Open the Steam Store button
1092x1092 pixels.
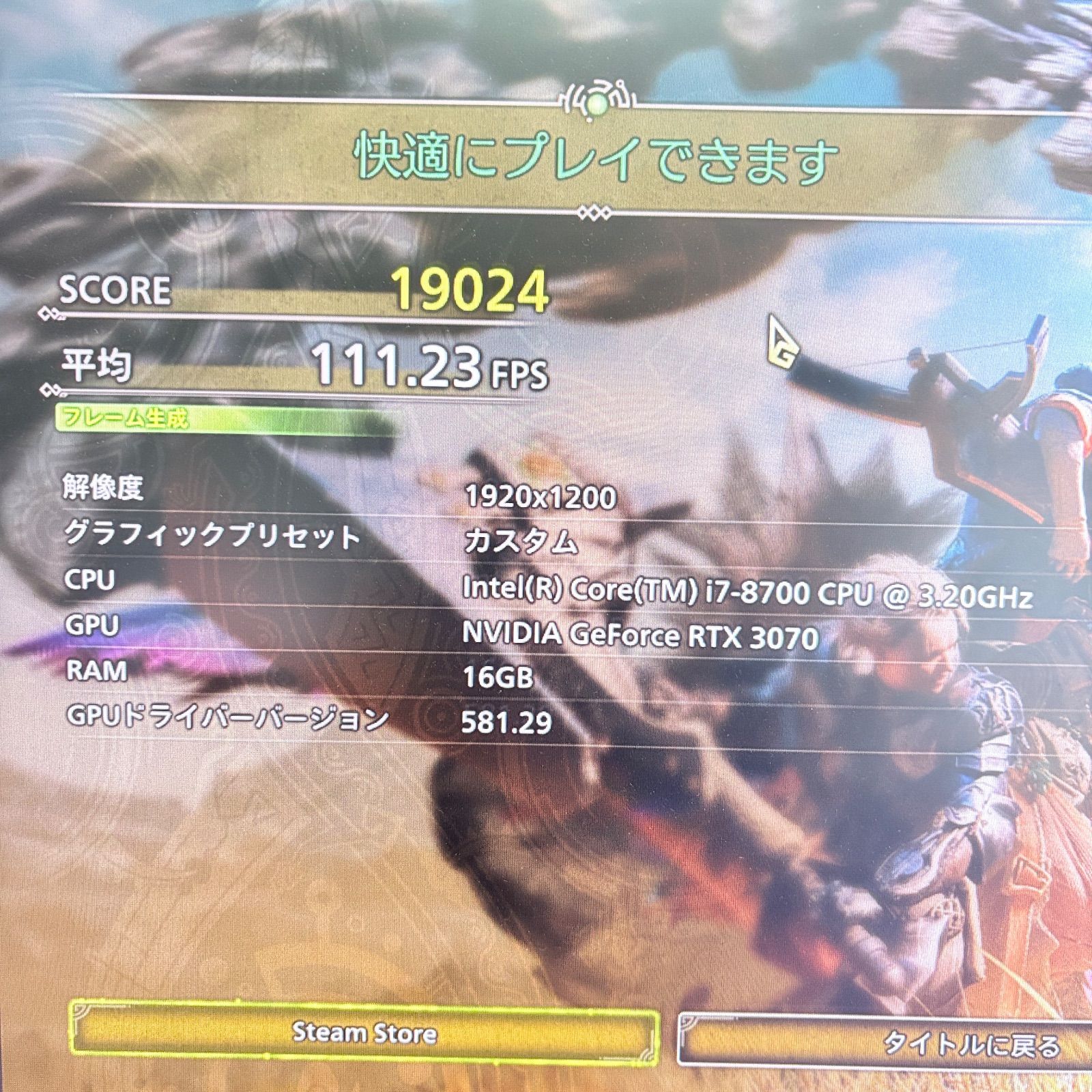coord(364,1033)
